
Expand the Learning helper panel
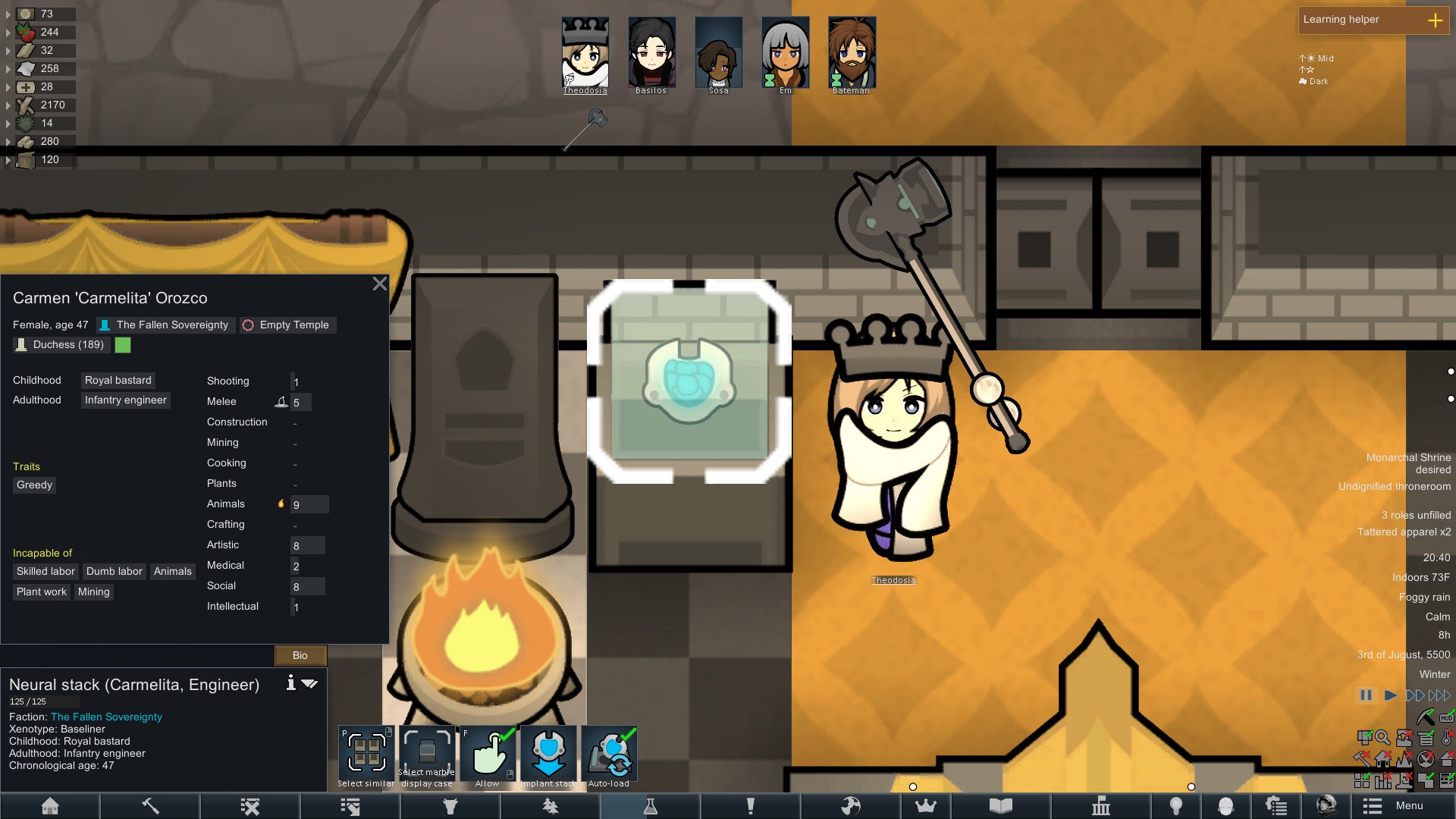coord(1435,20)
